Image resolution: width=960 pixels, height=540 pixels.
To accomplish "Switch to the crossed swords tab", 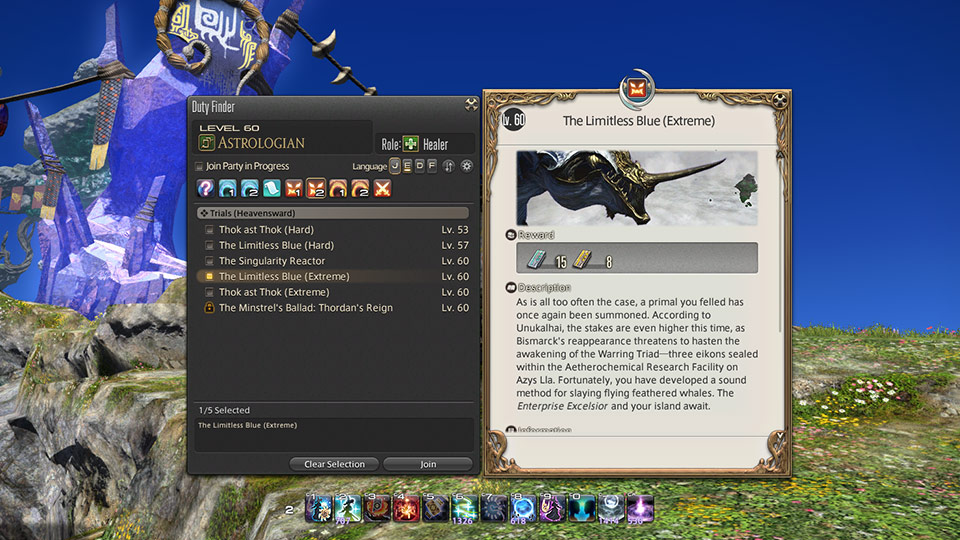I will [x=382, y=188].
